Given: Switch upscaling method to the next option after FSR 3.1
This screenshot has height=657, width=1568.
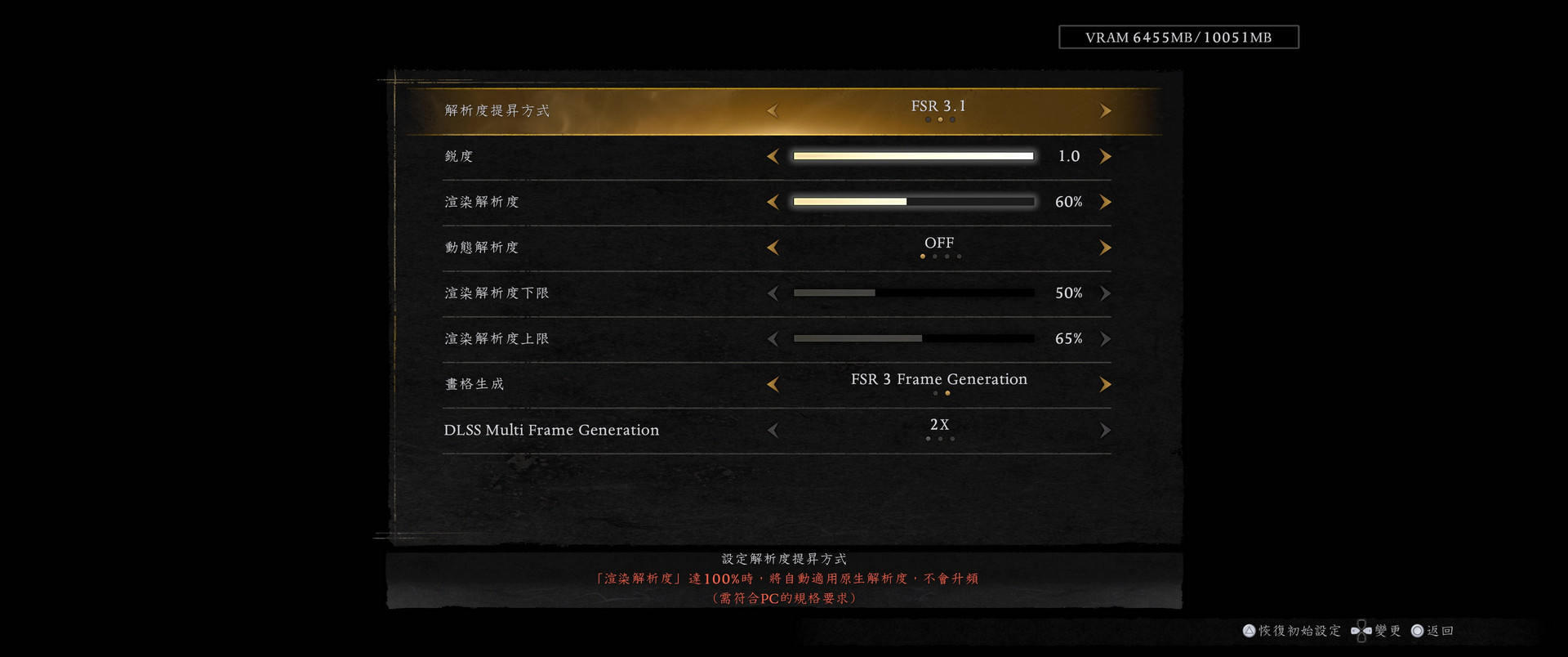Looking at the screenshot, I should (1105, 110).
